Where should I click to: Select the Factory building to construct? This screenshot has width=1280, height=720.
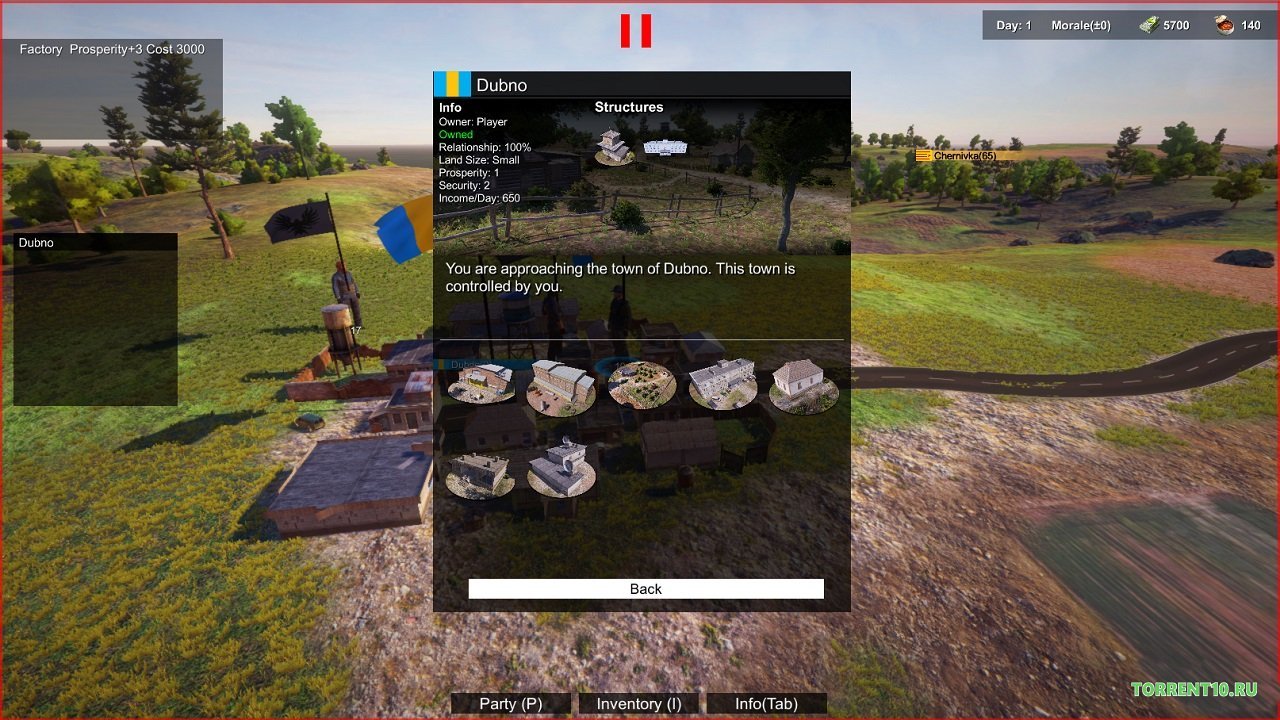[x=483, y=385]
